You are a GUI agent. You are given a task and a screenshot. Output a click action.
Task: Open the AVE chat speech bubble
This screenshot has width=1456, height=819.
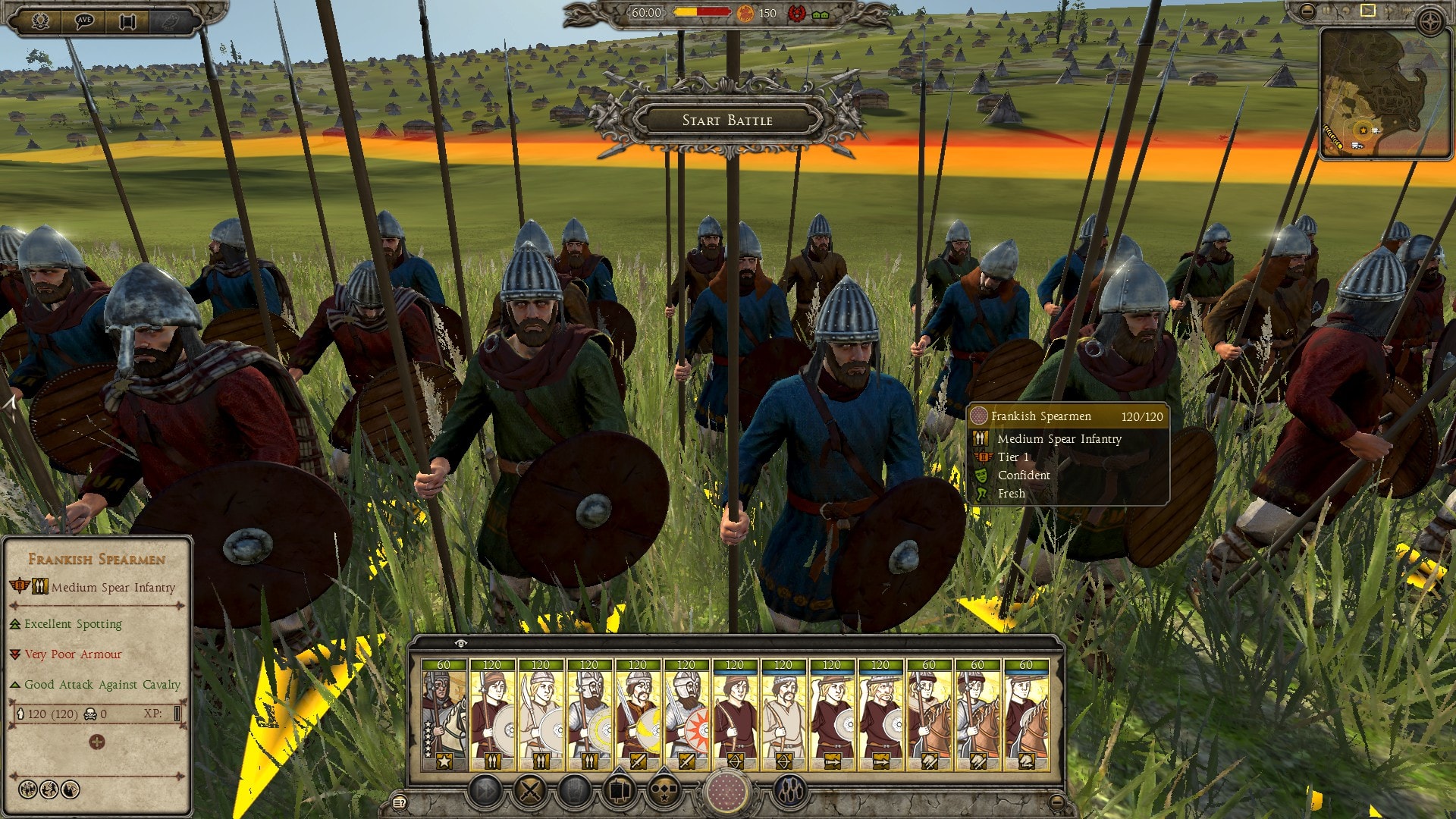tap(84, 21)
